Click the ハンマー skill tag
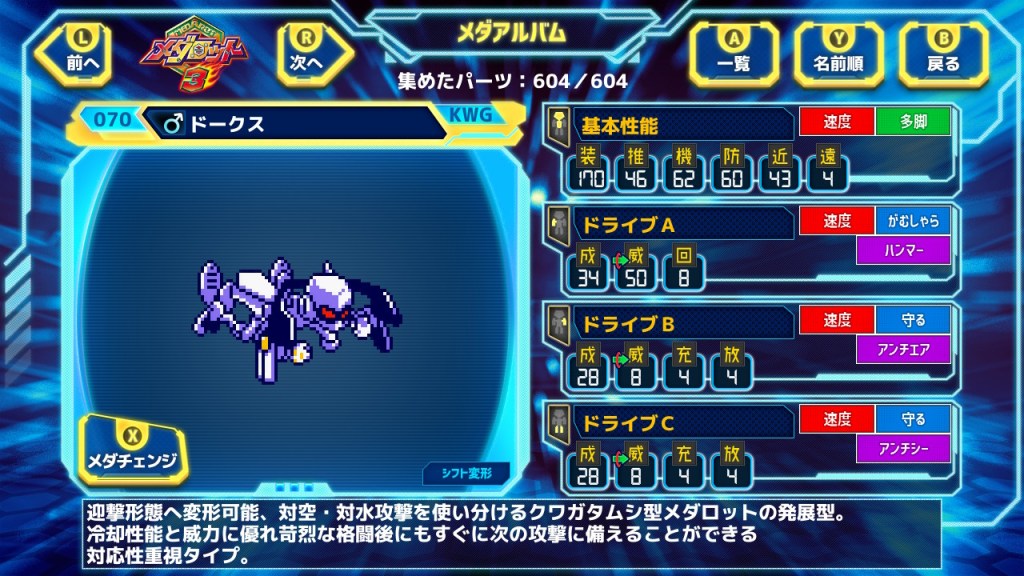 pos(902,251)
